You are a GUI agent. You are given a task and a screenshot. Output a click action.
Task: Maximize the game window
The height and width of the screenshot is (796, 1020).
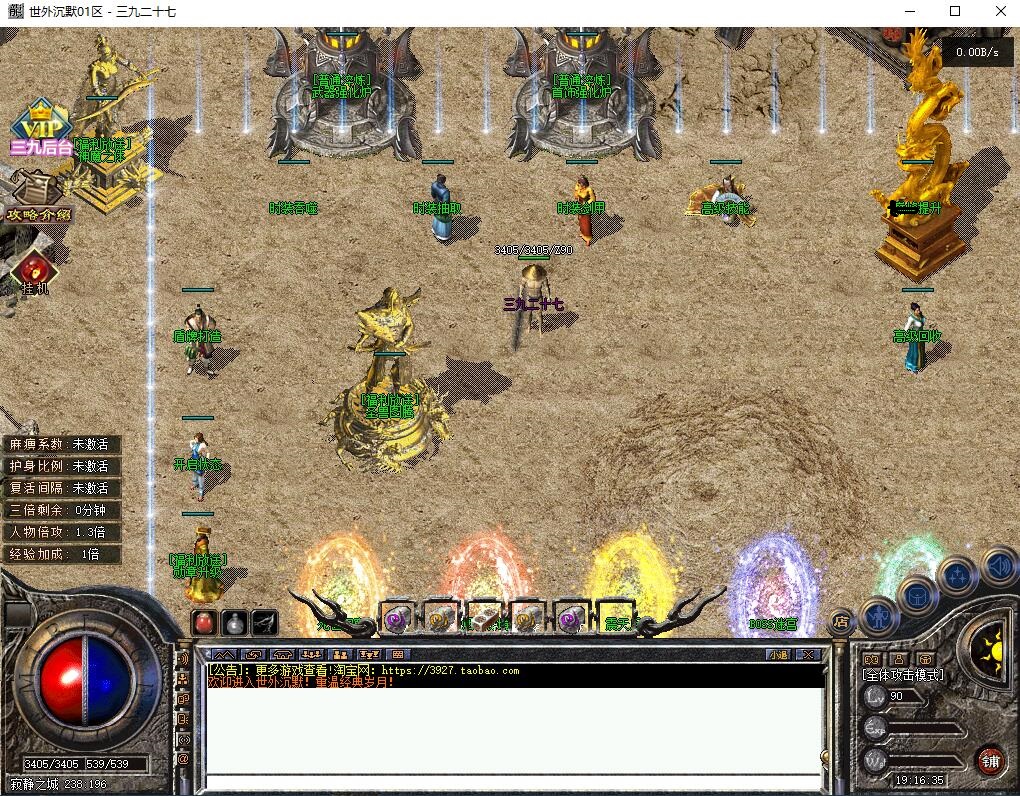pyautogui.click(x=954, y=12)
